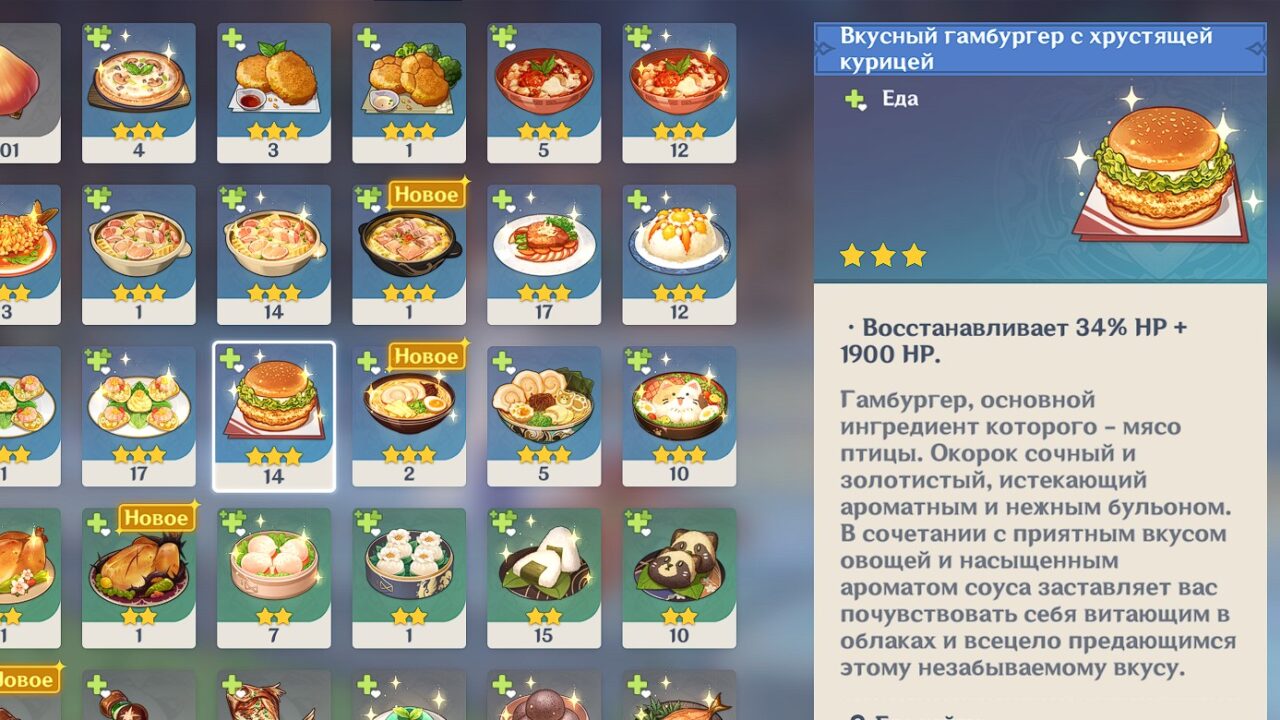Select the cat-face noodle bowl thumbnail

click(x=680, y=420)
